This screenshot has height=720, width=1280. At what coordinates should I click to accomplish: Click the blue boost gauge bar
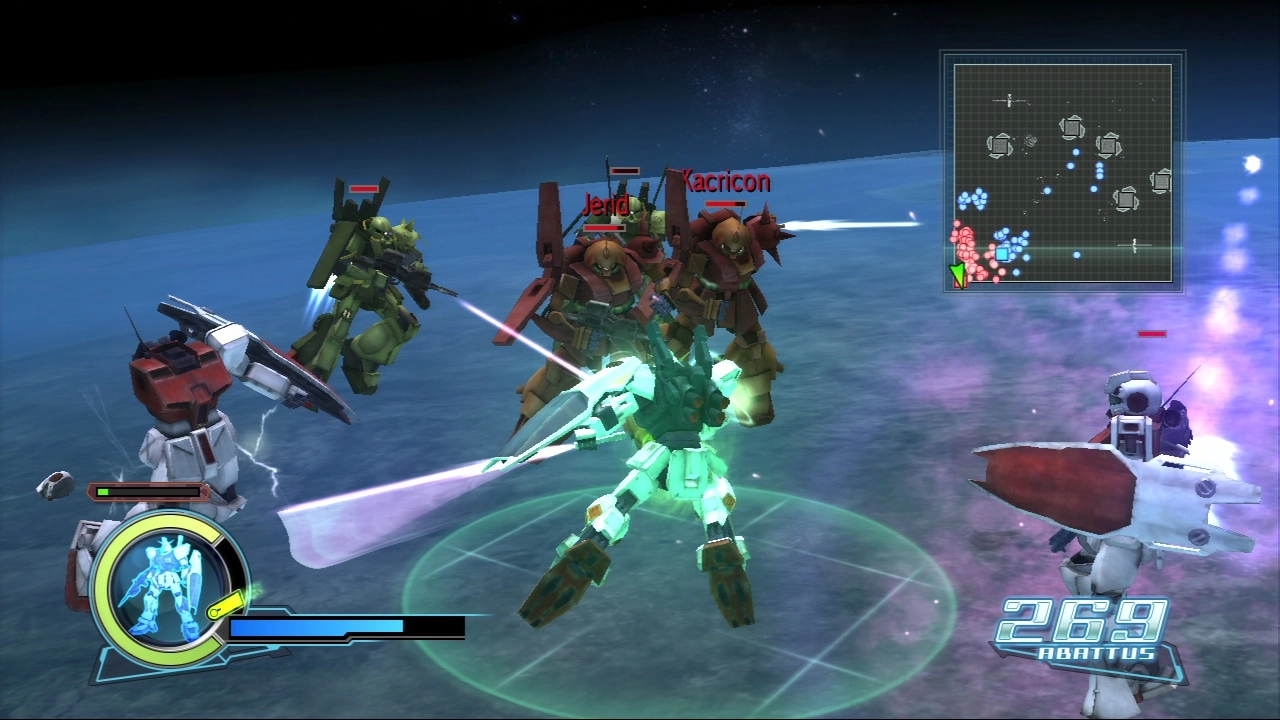pos(316,628)
